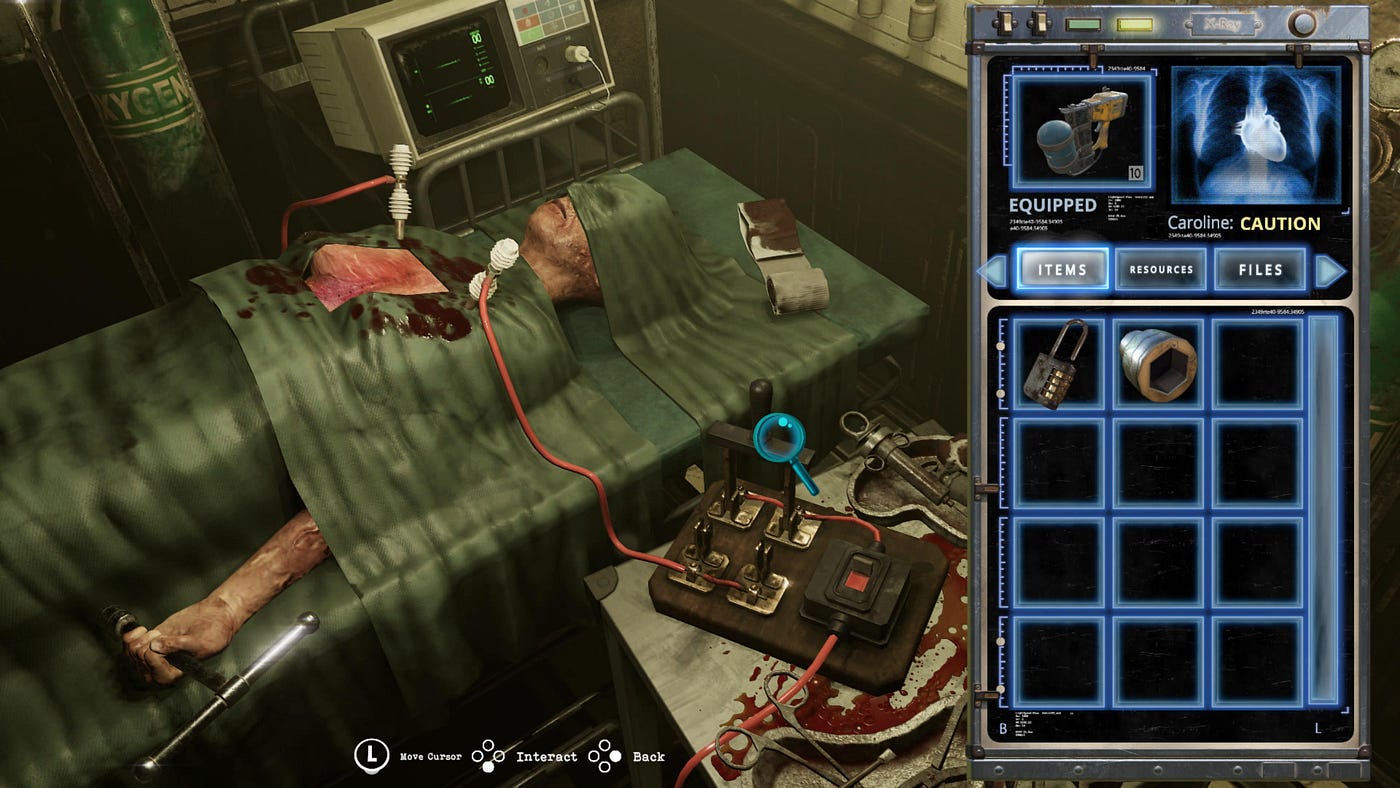Show the Files tab
The height and width of the screenshot is (788, 1400).
pos(1260,269)
